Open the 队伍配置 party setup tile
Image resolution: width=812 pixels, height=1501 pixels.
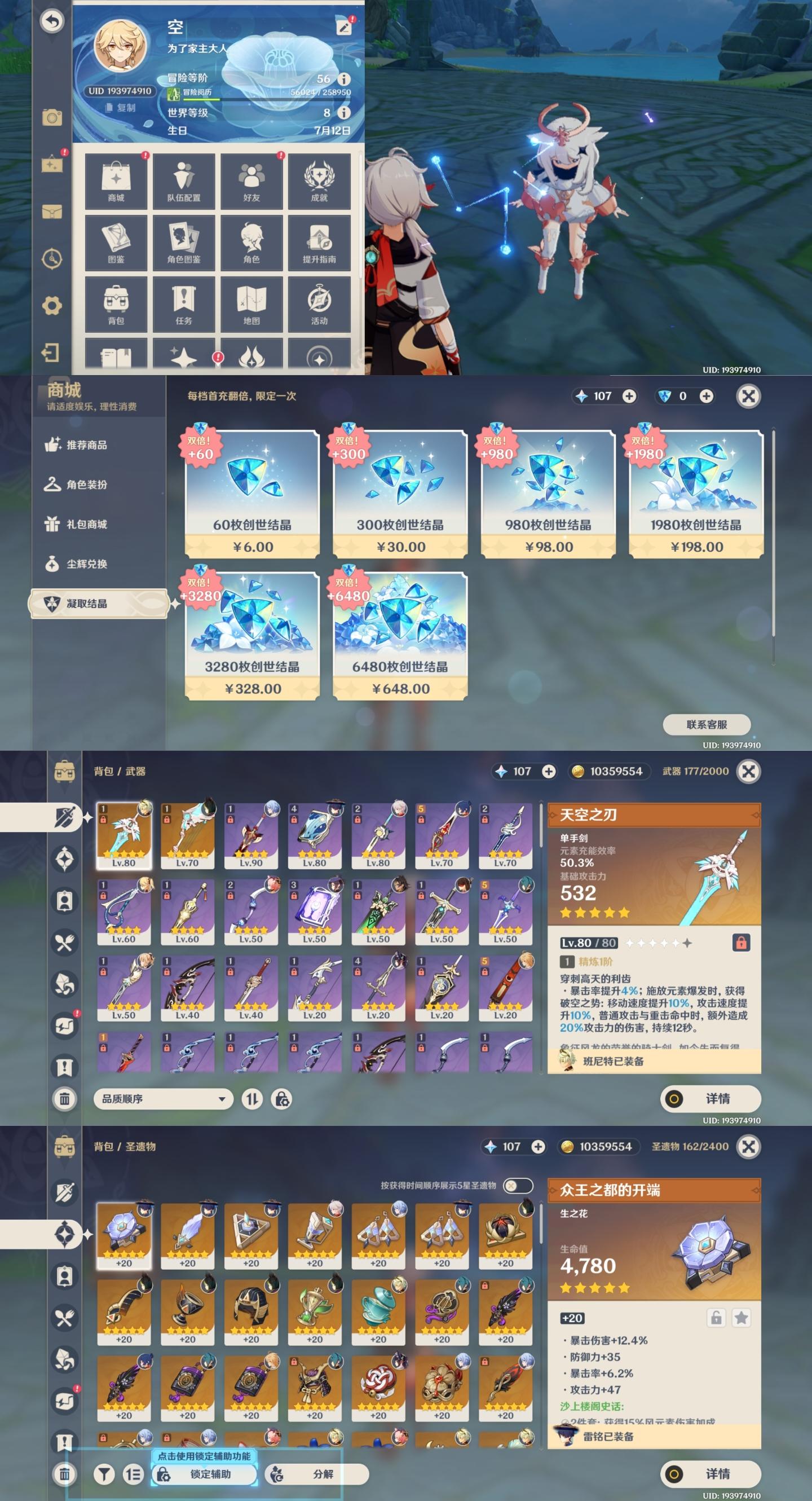(183, 181)
